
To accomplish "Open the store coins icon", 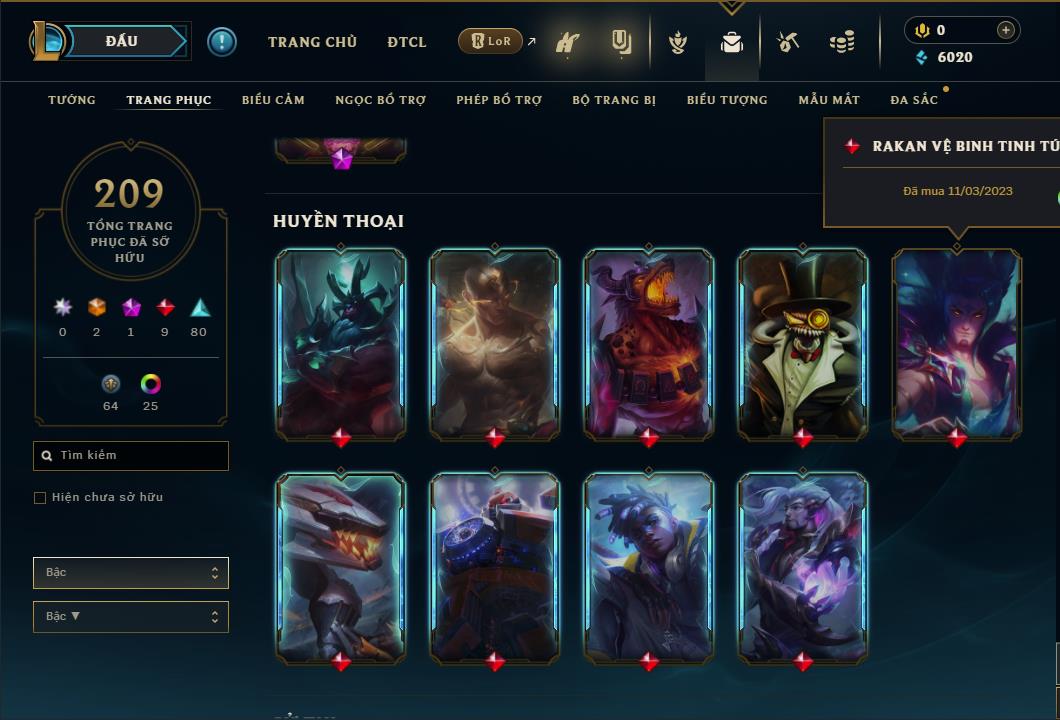I will (842, 42).
